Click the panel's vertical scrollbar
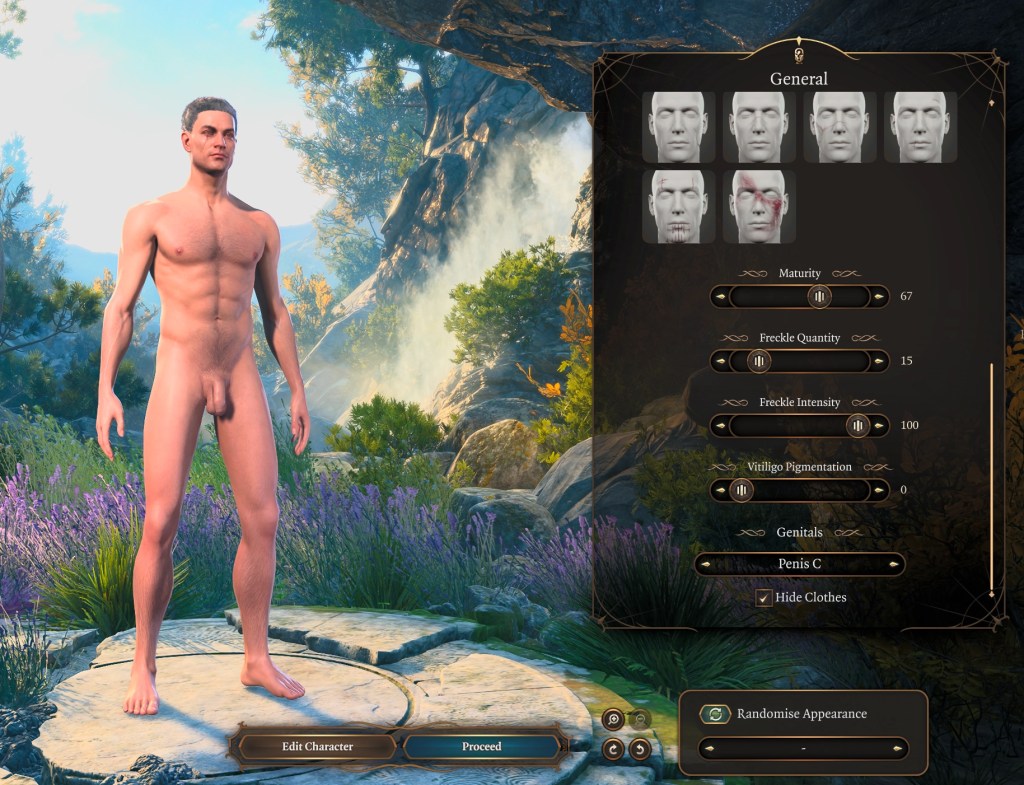 992,480
